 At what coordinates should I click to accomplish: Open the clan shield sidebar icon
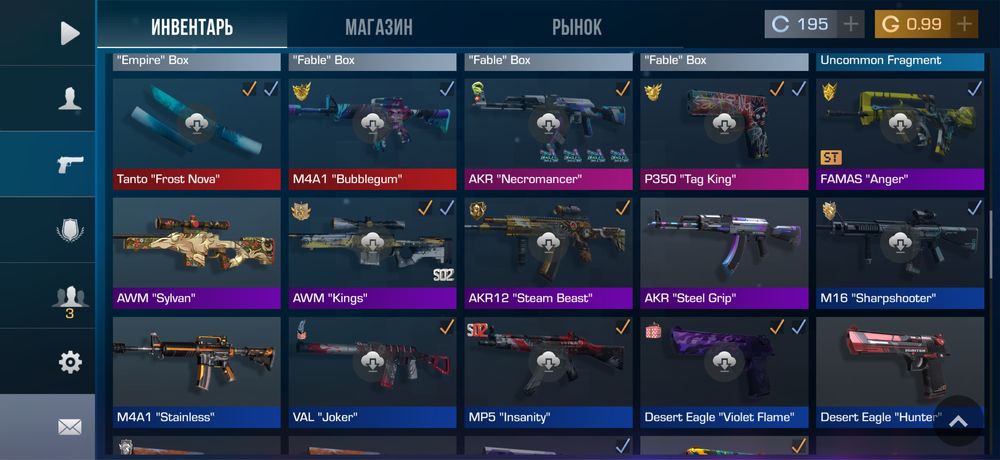(x=69, y=230)
